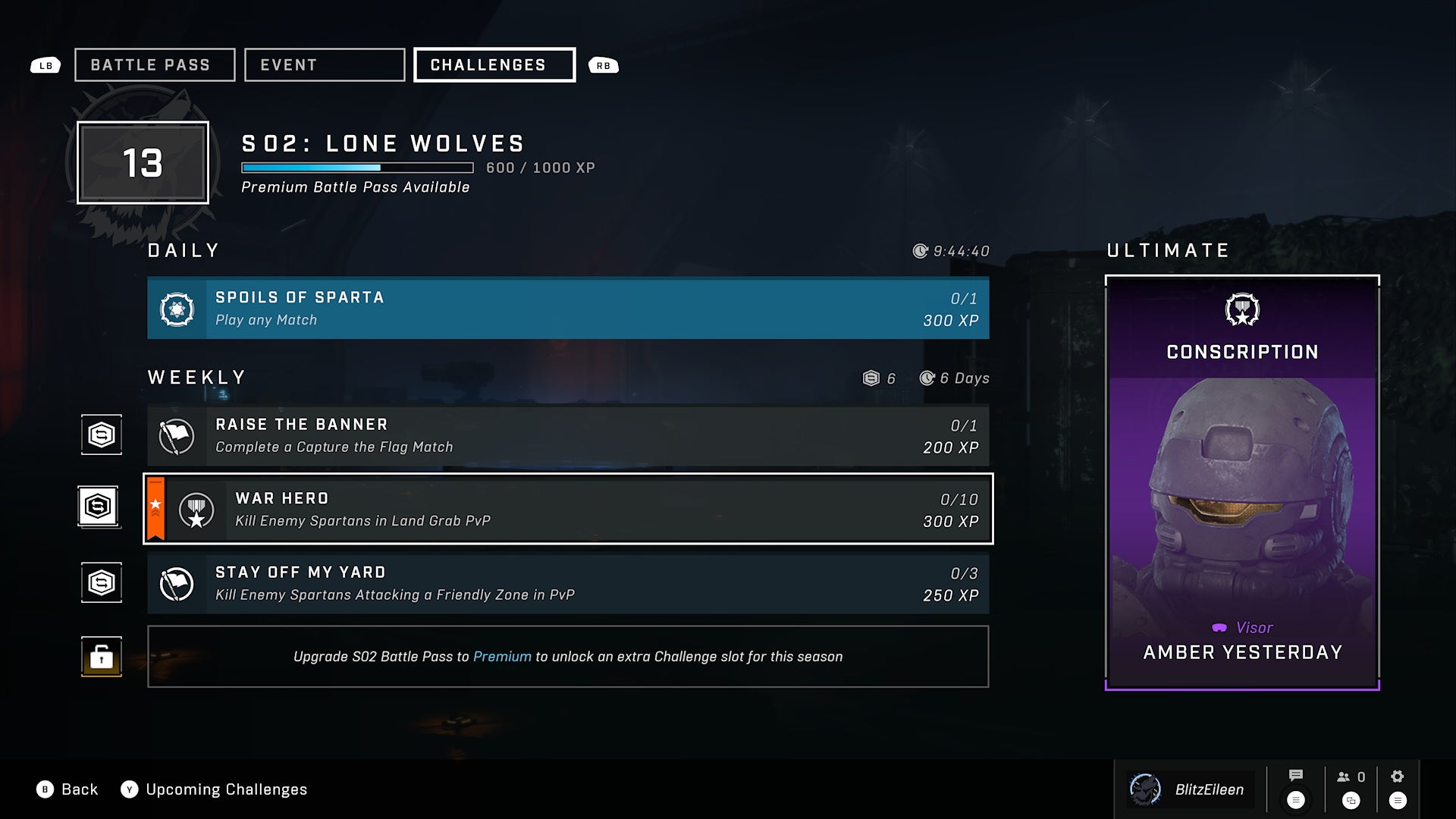
Task: Click the locked padlock challenge slot icon
Action: pyautogui.click(x=101, y=657)
